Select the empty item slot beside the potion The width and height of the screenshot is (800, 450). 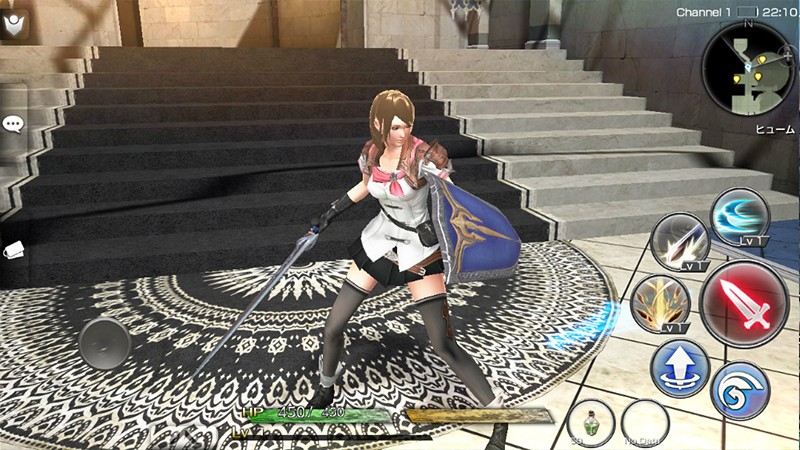pyautogui.click(x=645, y=424)
